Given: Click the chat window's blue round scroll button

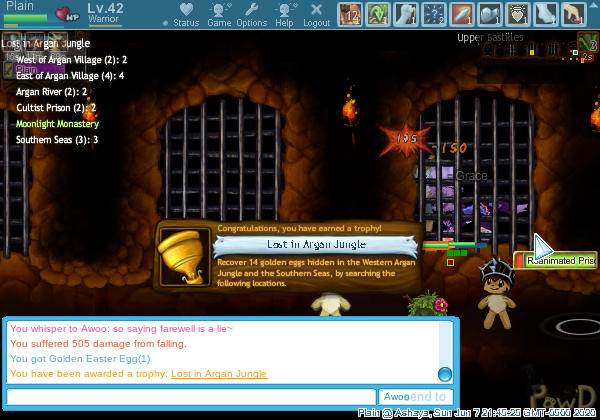Looking at the screenshot, I should point(444,374).
